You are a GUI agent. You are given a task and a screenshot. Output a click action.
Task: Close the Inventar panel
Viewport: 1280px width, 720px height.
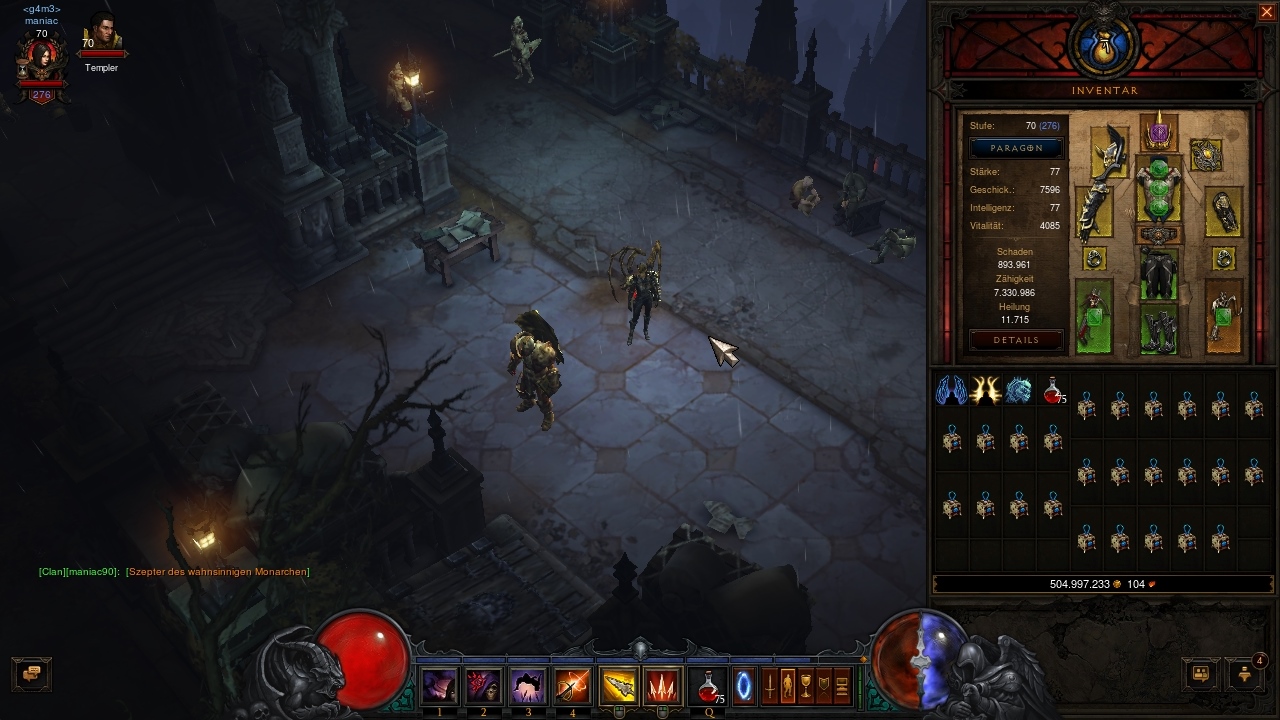pos(1266,12)
